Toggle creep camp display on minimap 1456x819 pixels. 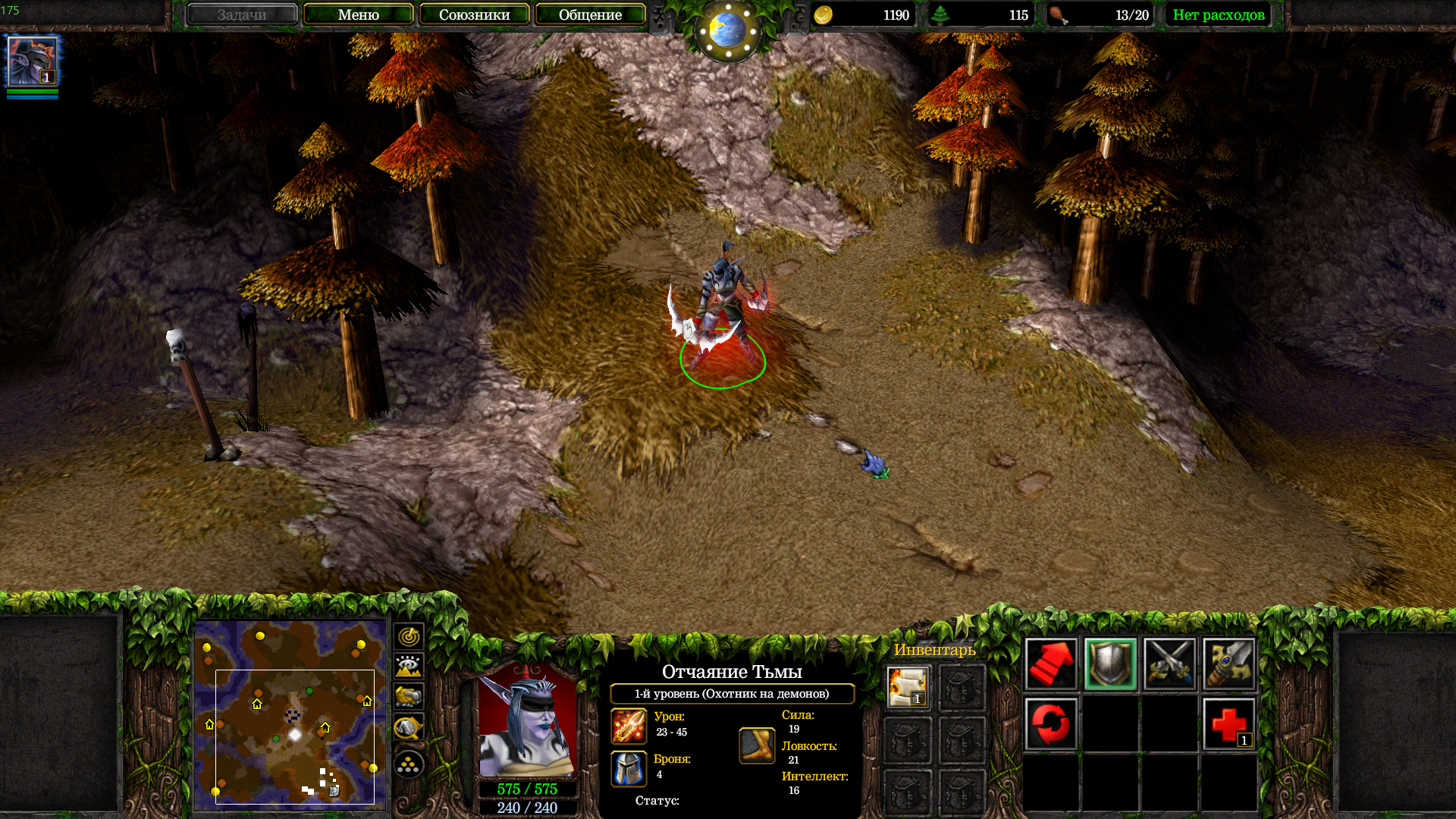tap(409, 729)
